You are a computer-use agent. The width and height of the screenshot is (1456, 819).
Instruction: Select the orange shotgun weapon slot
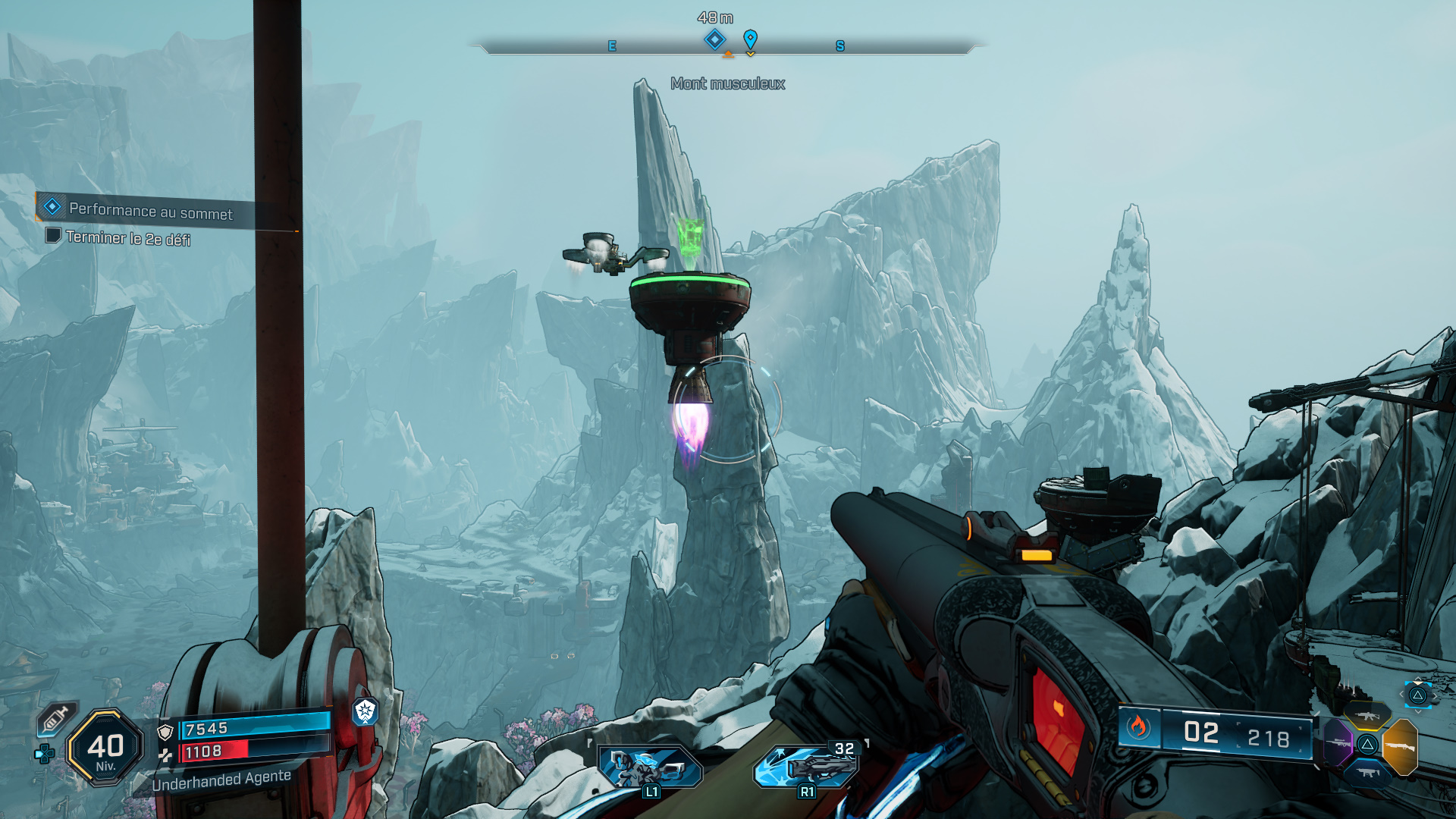tap(1400, 747)
